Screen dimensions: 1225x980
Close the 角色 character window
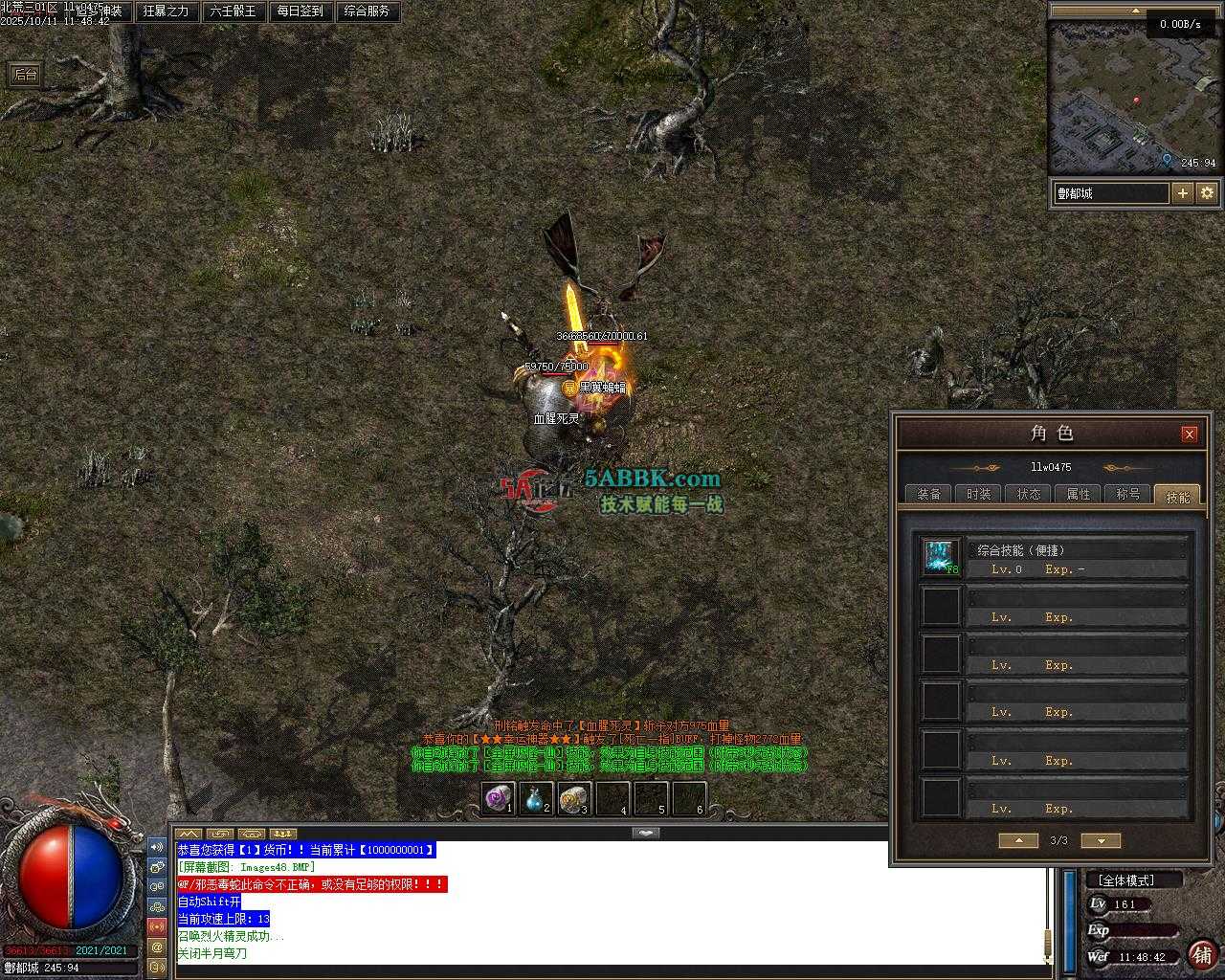tap(1190, 434)
